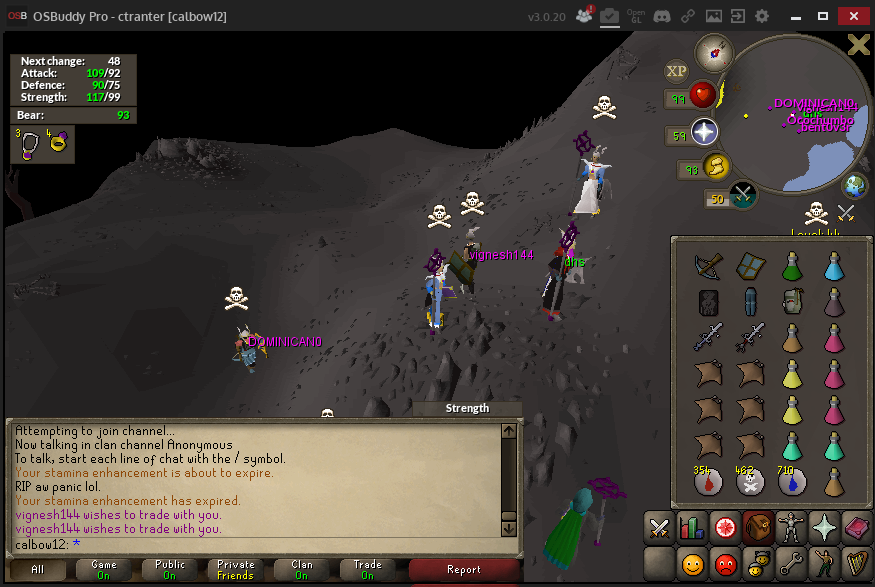The width and height of the screenshot is (875, 587).
Task: Choose the Trade chat tab
Action: (367, 570)
